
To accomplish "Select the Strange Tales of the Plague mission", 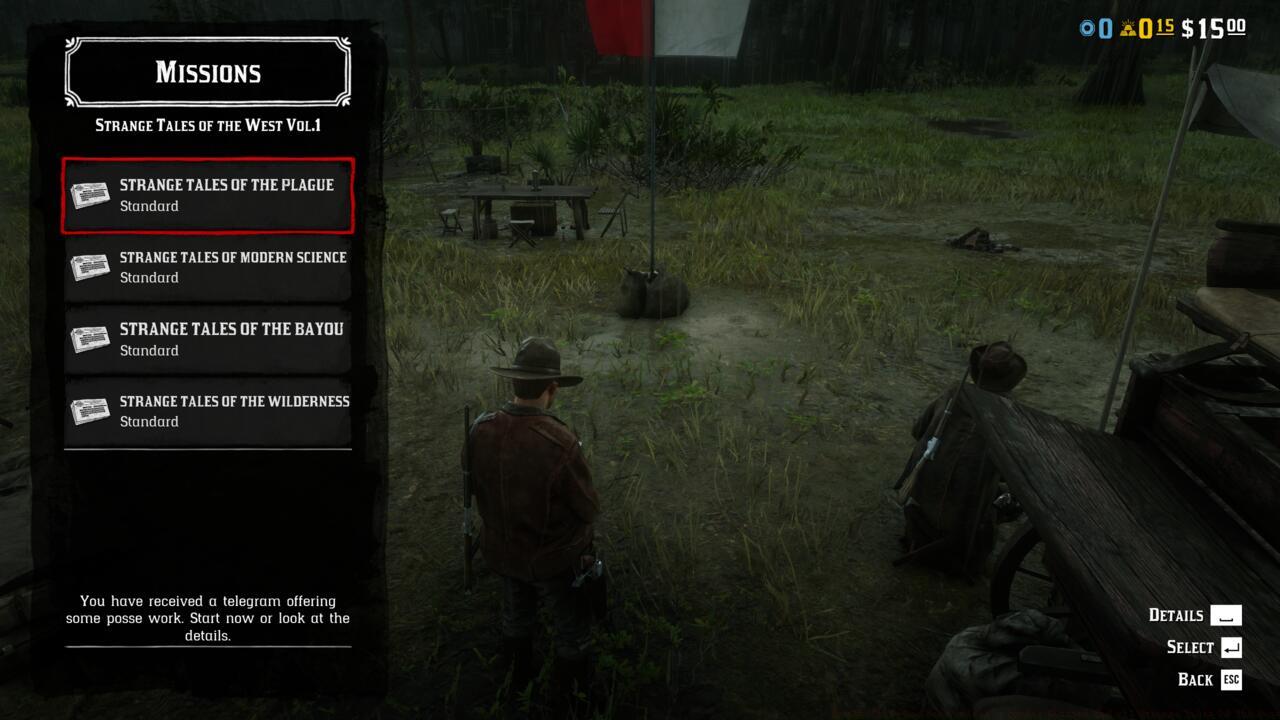I will click(x=226, y=195).
